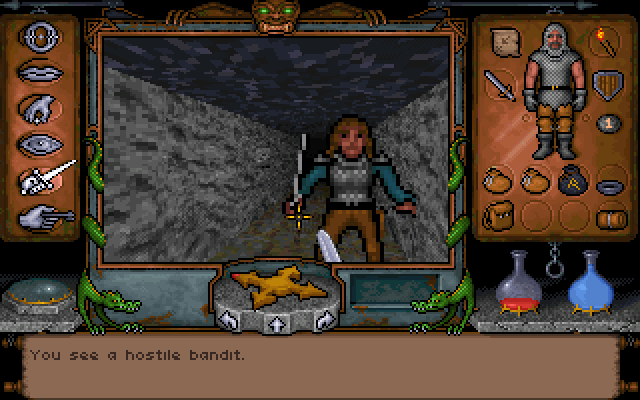
Task: Select the lit torch slot
Action: (x=606, y=41)
